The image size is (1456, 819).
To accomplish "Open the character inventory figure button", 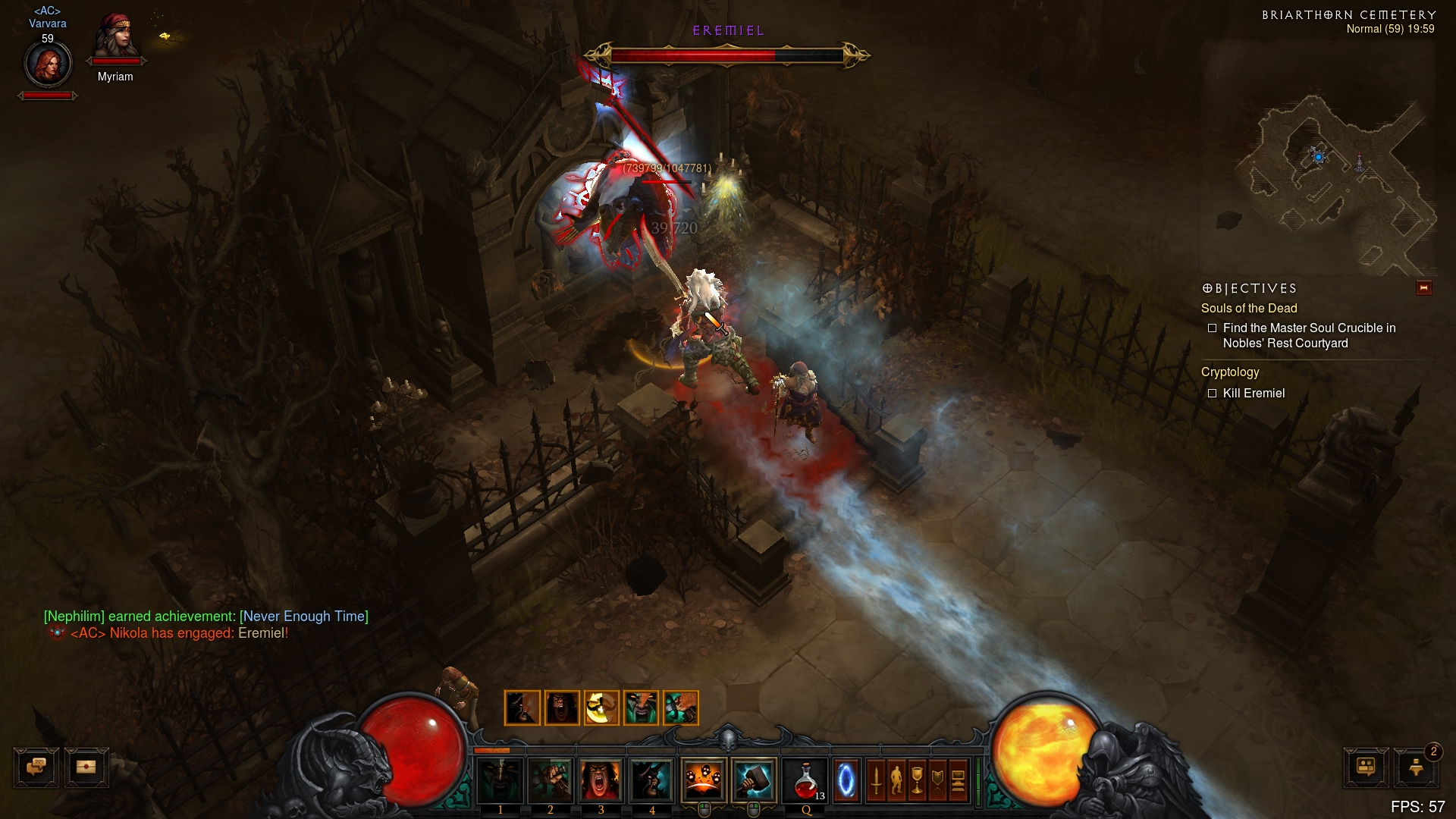I will [x=896, y=780].
